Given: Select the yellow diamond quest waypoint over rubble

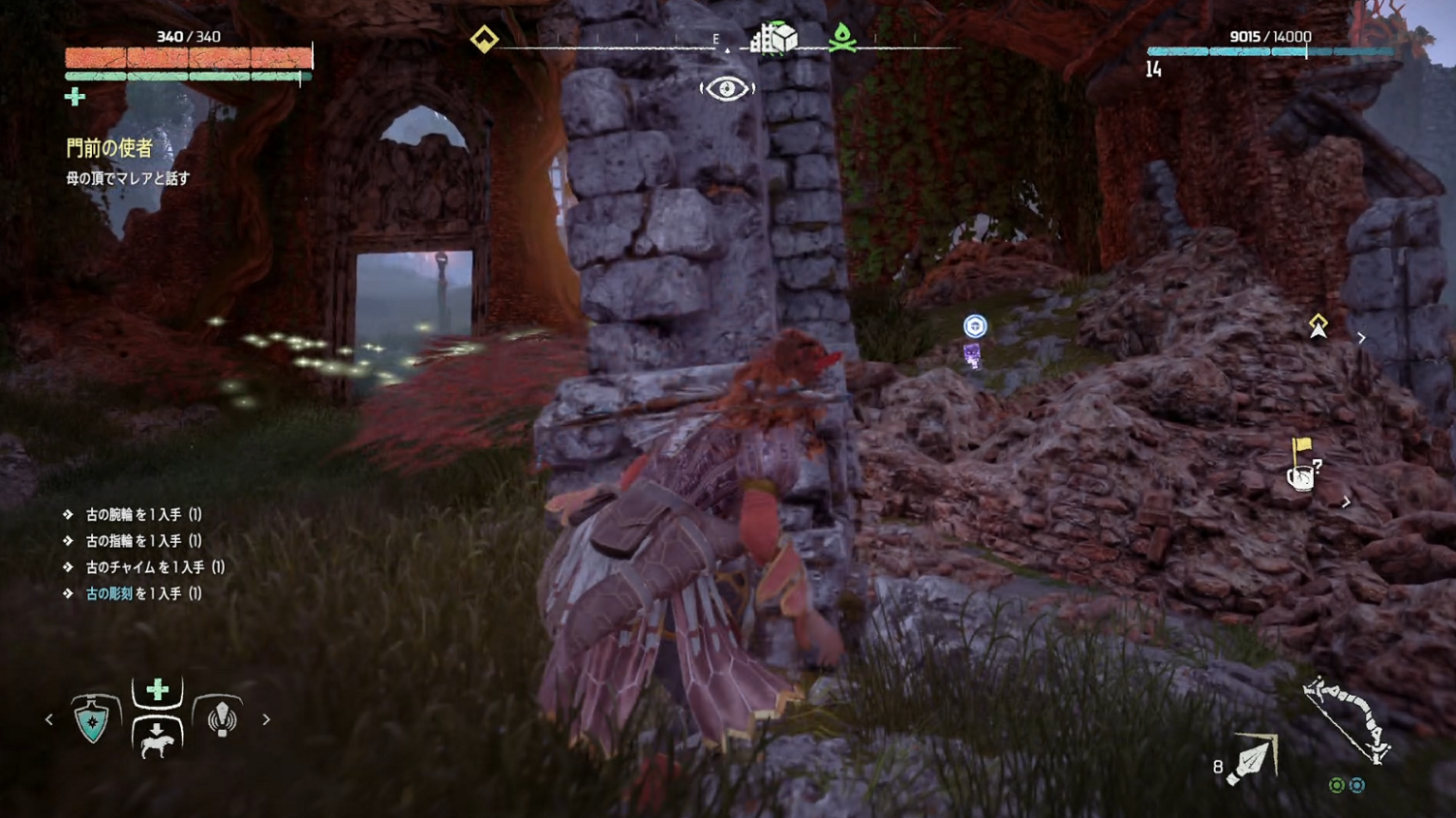Looking at the screenshot, I should [x=1318, y=325].
